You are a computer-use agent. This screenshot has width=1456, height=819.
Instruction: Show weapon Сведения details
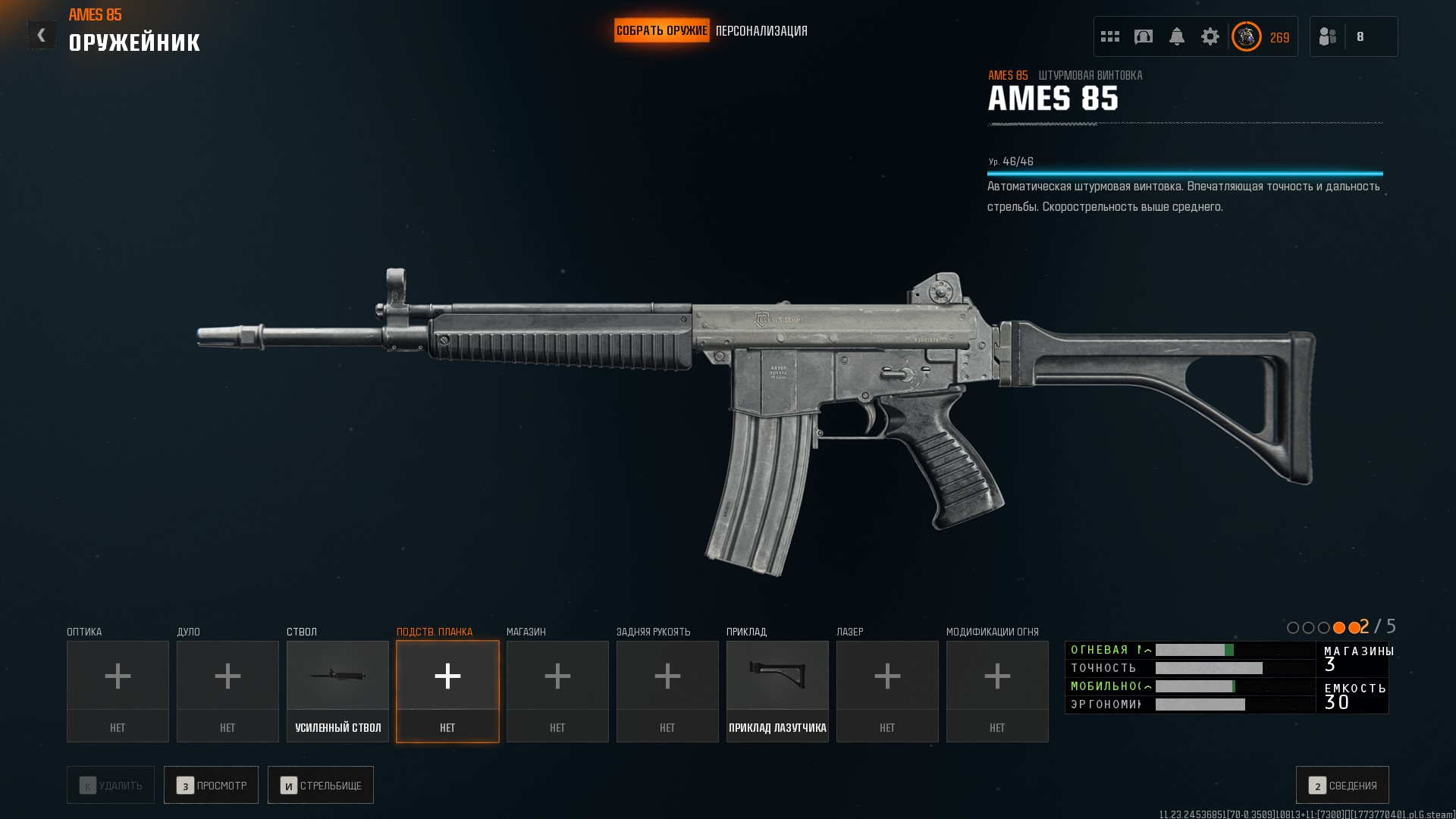[x=1342, y=785]
